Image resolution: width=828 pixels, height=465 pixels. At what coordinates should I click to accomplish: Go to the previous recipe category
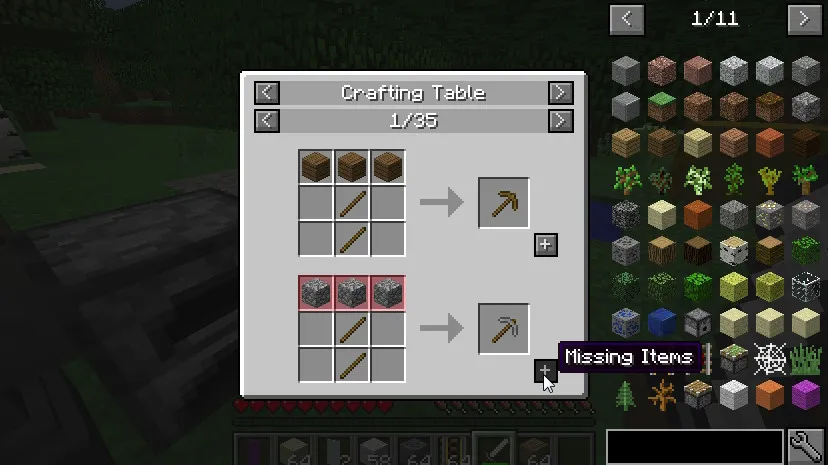(x=266, y=93)
